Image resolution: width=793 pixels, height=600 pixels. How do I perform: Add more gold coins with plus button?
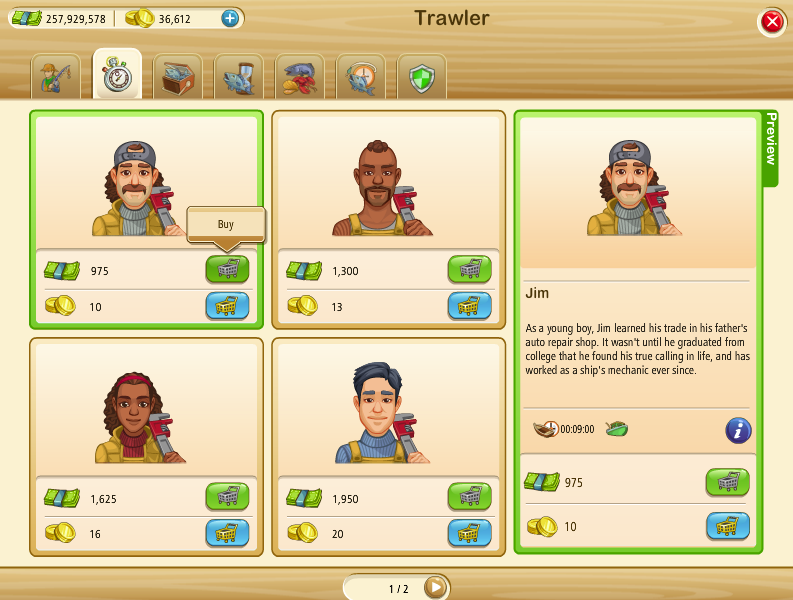point(230,18)
